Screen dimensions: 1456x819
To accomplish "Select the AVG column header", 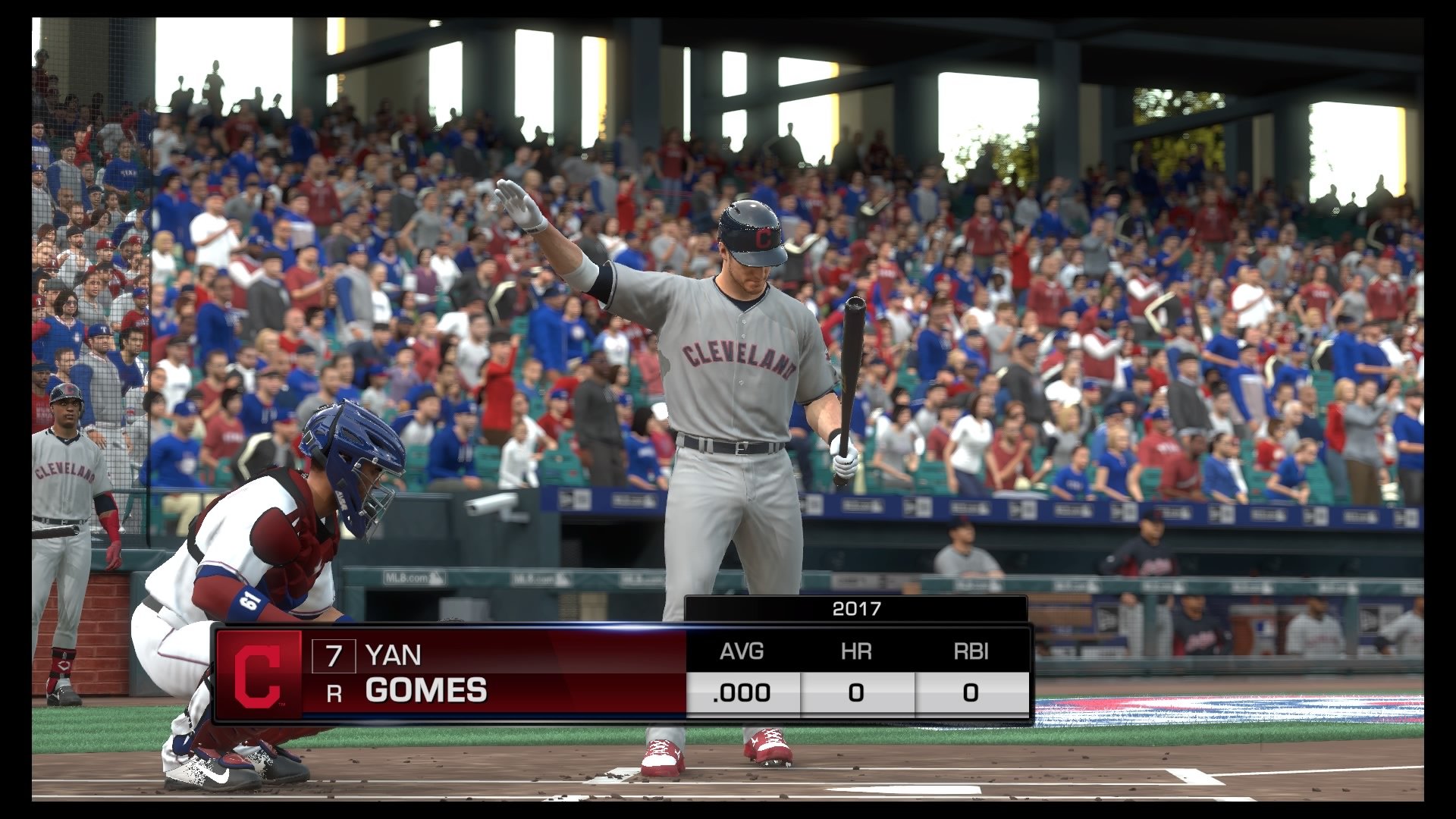I will pyautogui.click(x=742, y=651).
